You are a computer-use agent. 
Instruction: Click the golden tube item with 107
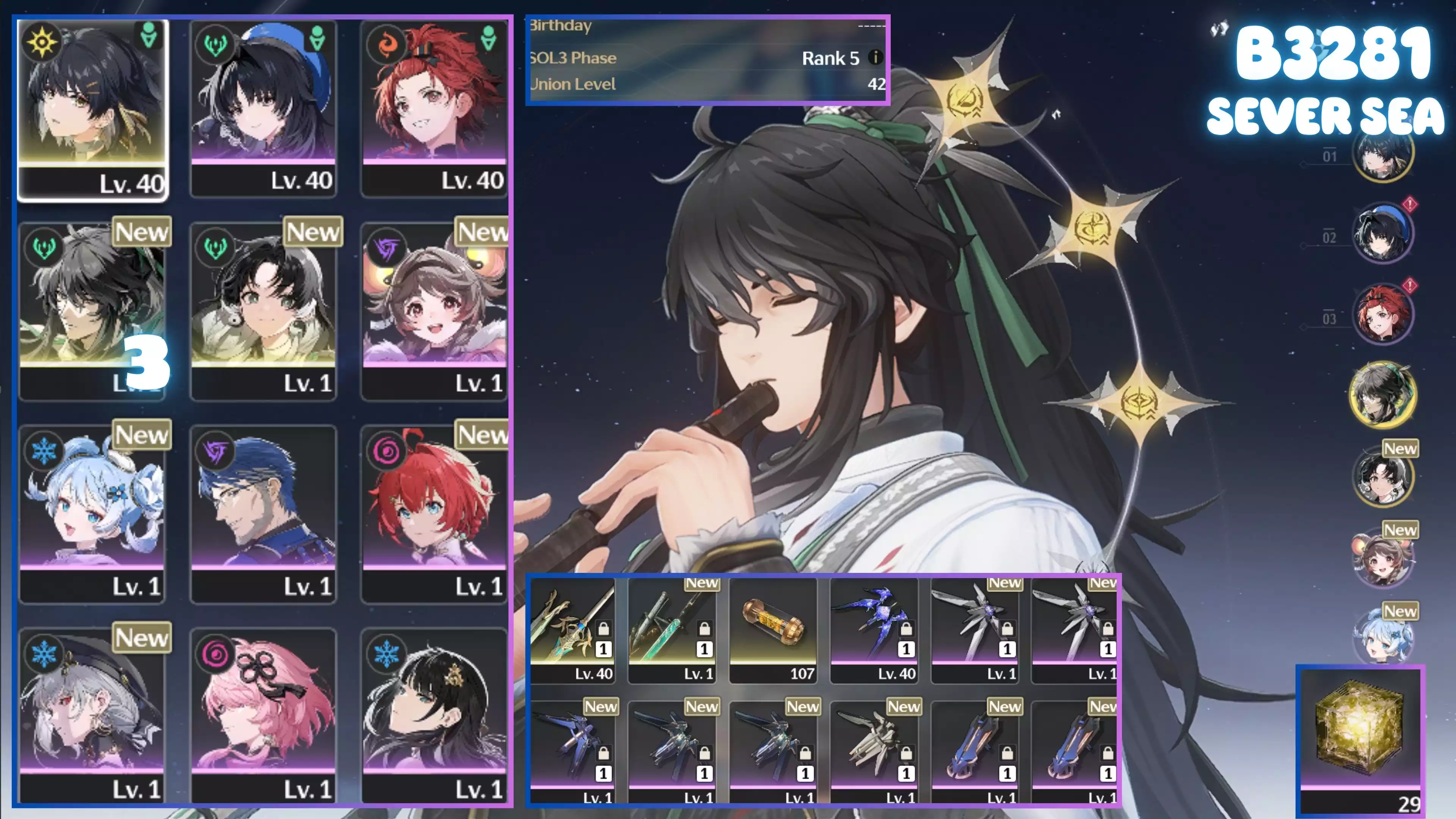773,630
